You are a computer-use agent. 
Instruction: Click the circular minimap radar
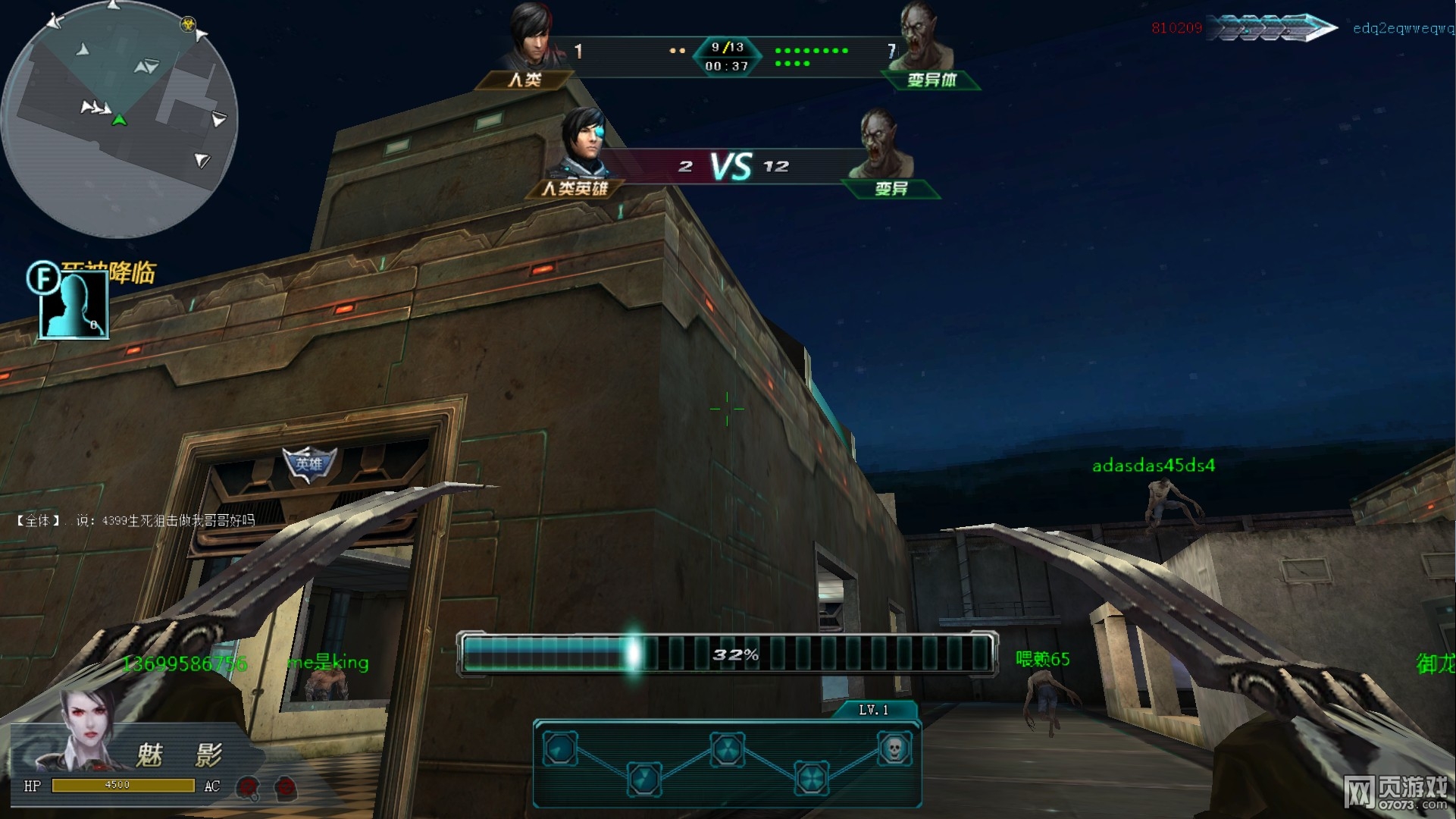(120, 120)
